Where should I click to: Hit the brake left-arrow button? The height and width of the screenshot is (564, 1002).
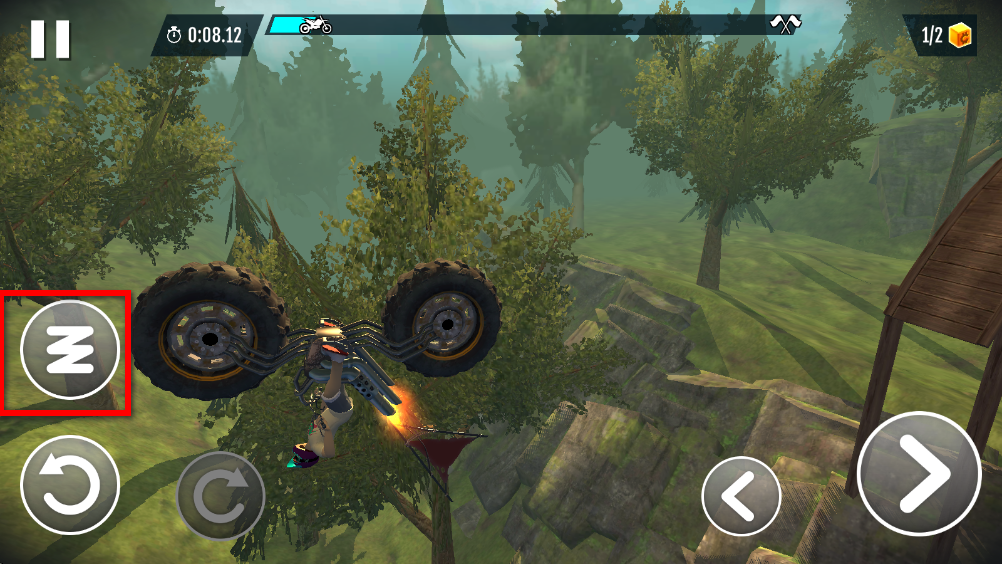741,496
